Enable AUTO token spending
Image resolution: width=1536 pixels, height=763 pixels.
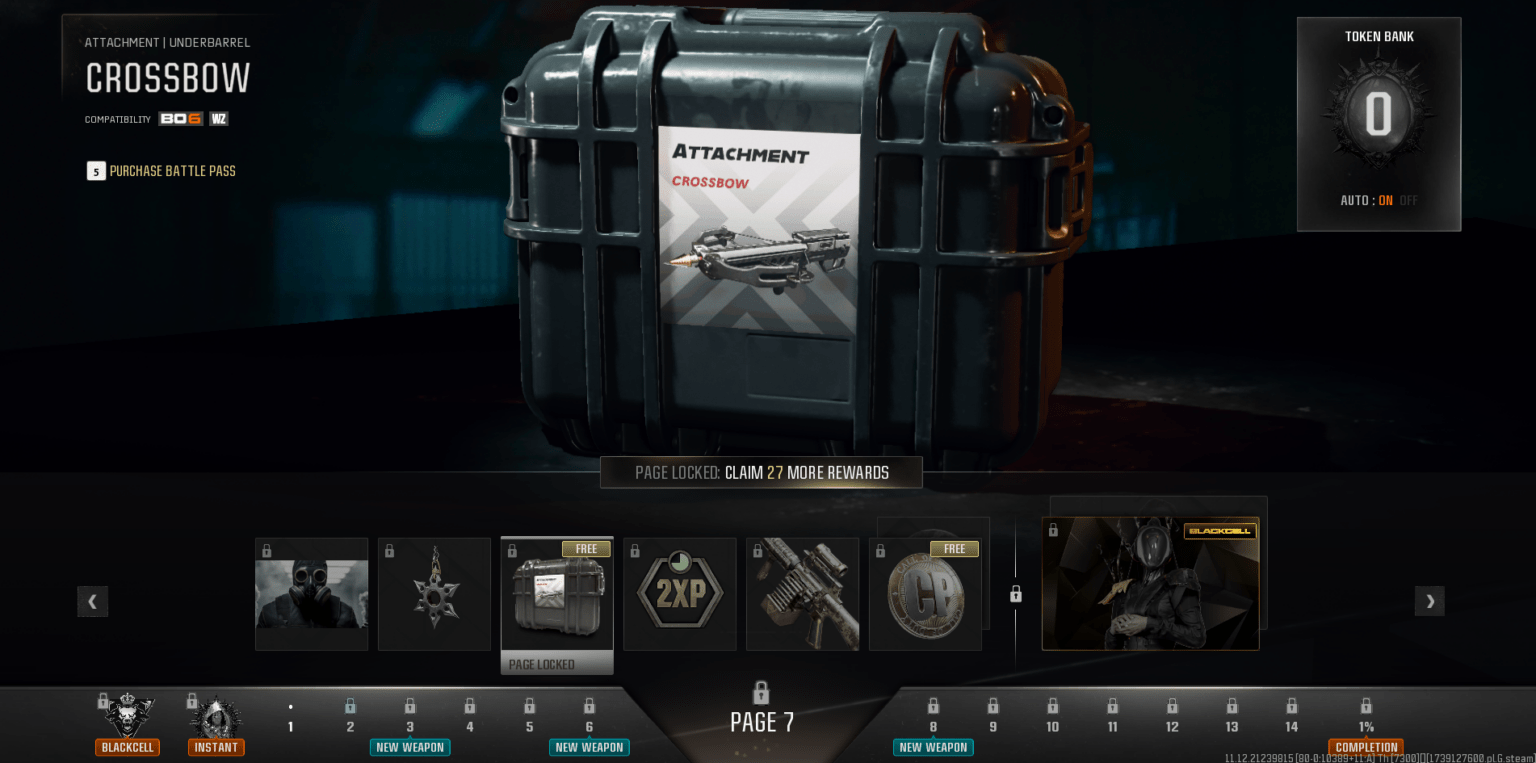(1386, 200)
